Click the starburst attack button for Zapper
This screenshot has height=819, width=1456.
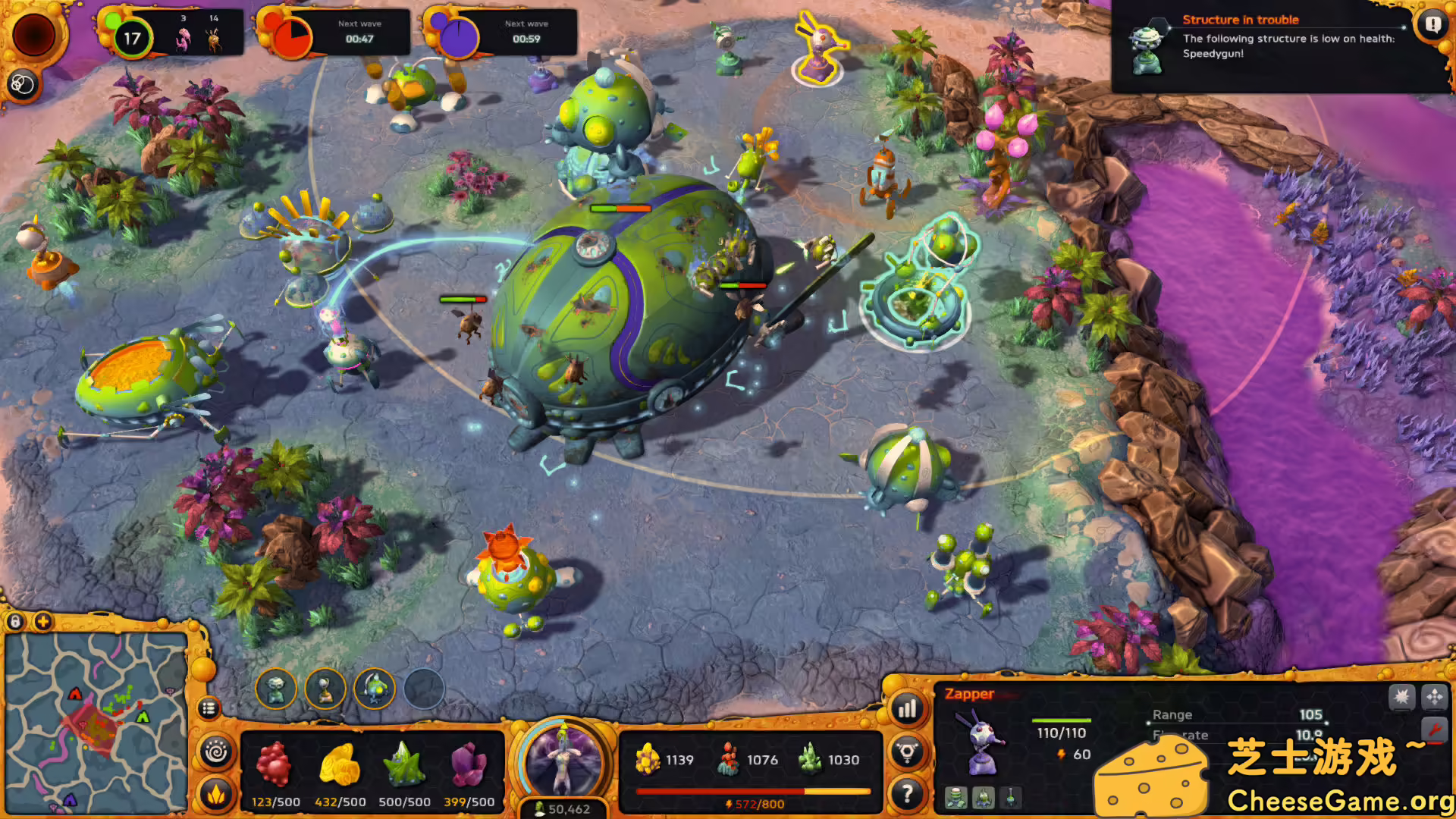(1401, 696)
